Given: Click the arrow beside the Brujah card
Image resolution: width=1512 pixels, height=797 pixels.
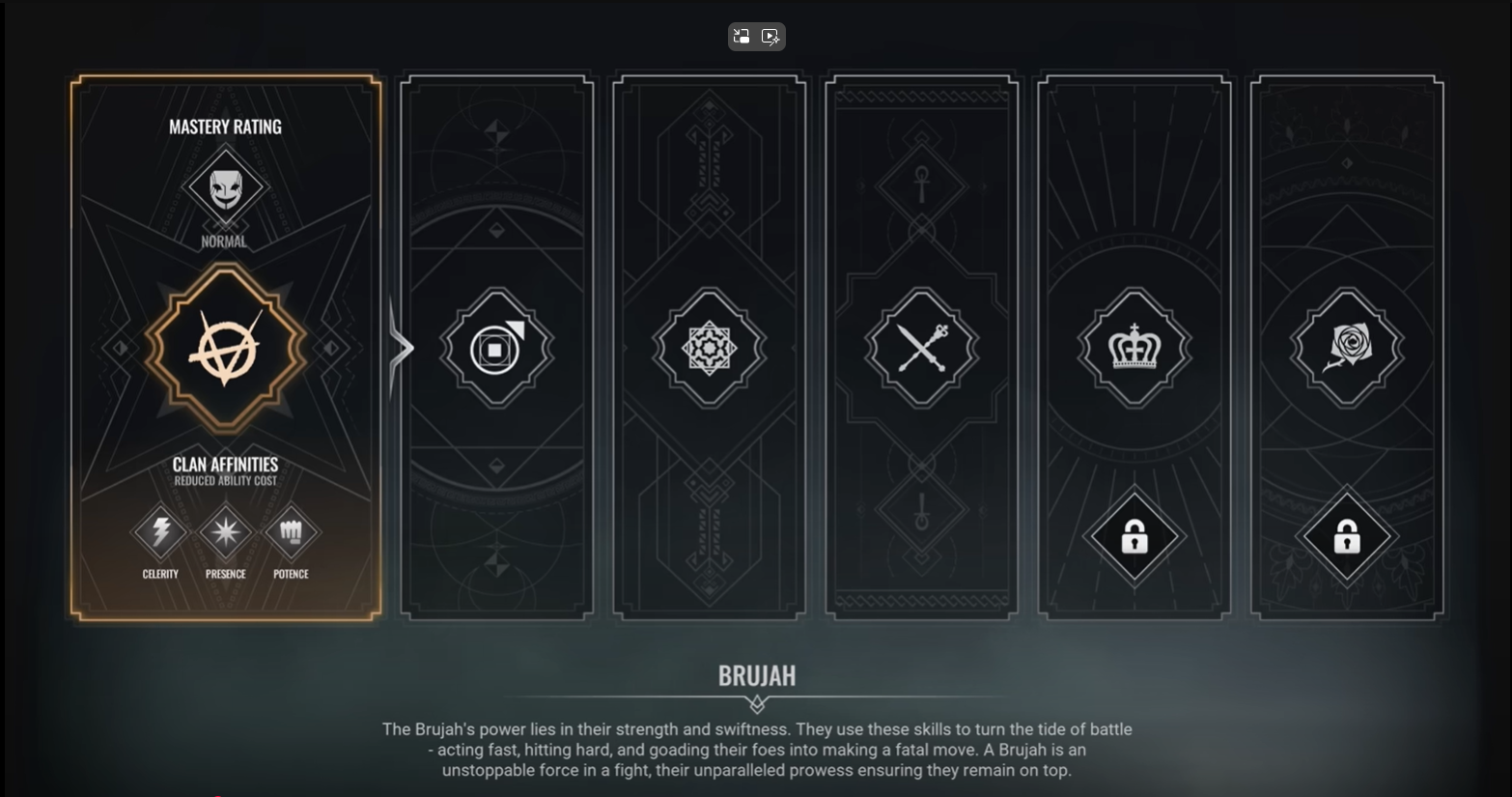Looking at the screenshot, I should tap(401, 348).
